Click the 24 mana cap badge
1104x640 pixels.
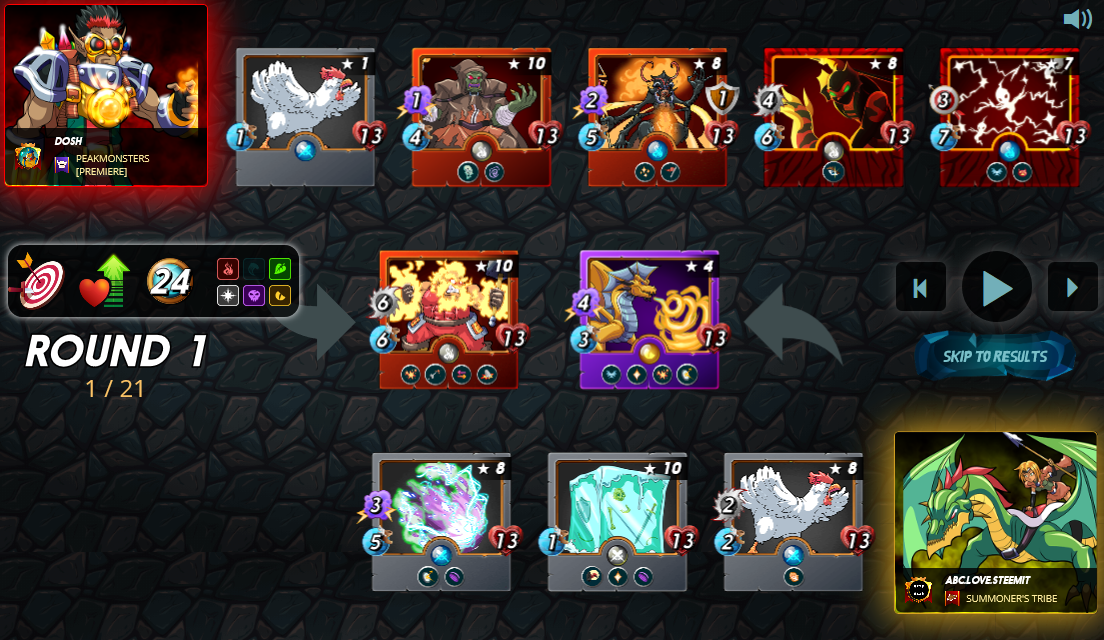coord(170,282)
